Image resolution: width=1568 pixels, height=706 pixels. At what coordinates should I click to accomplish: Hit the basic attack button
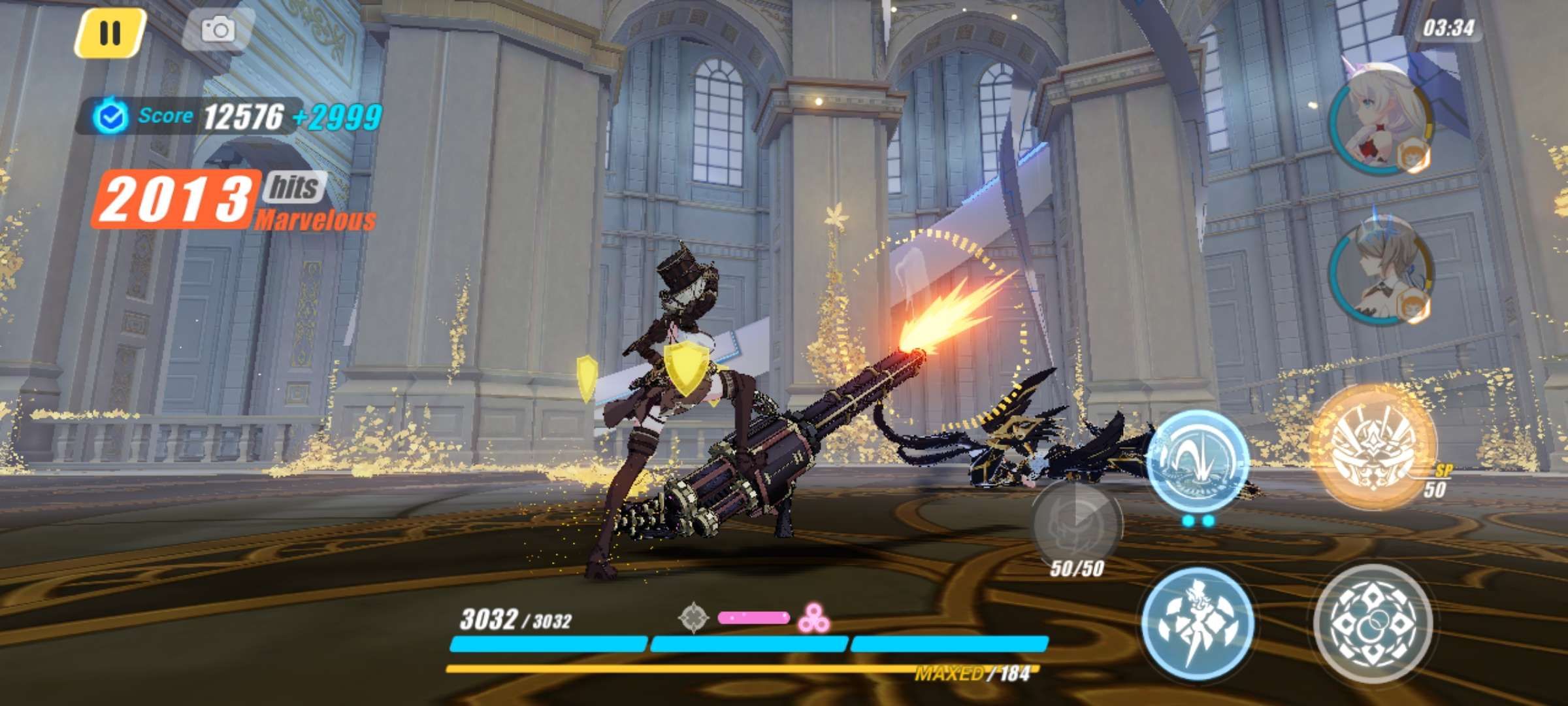pos(1372,622)
